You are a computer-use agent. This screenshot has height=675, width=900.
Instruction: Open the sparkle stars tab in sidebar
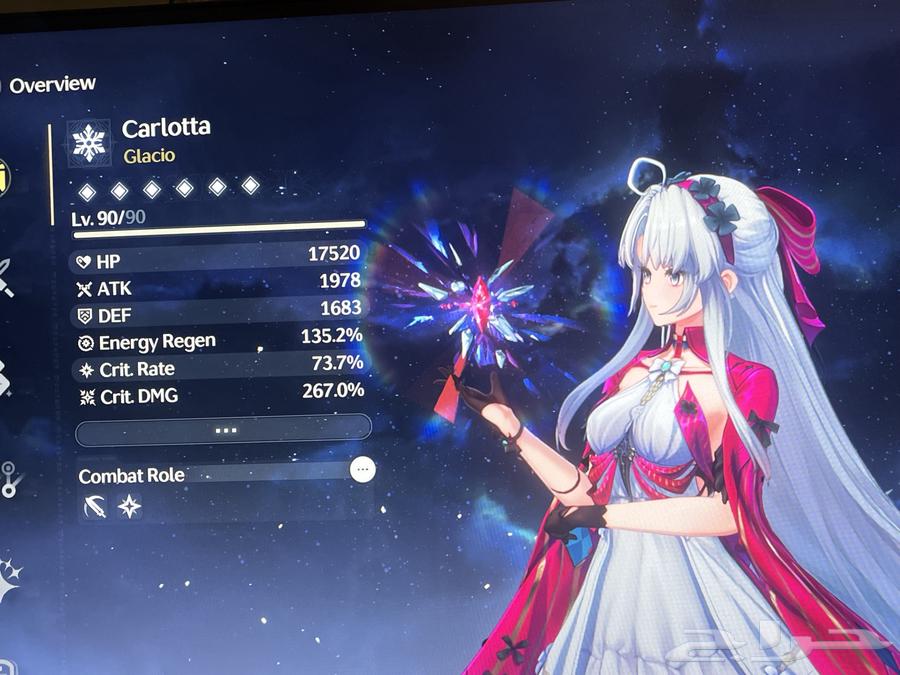click(8, 580)
